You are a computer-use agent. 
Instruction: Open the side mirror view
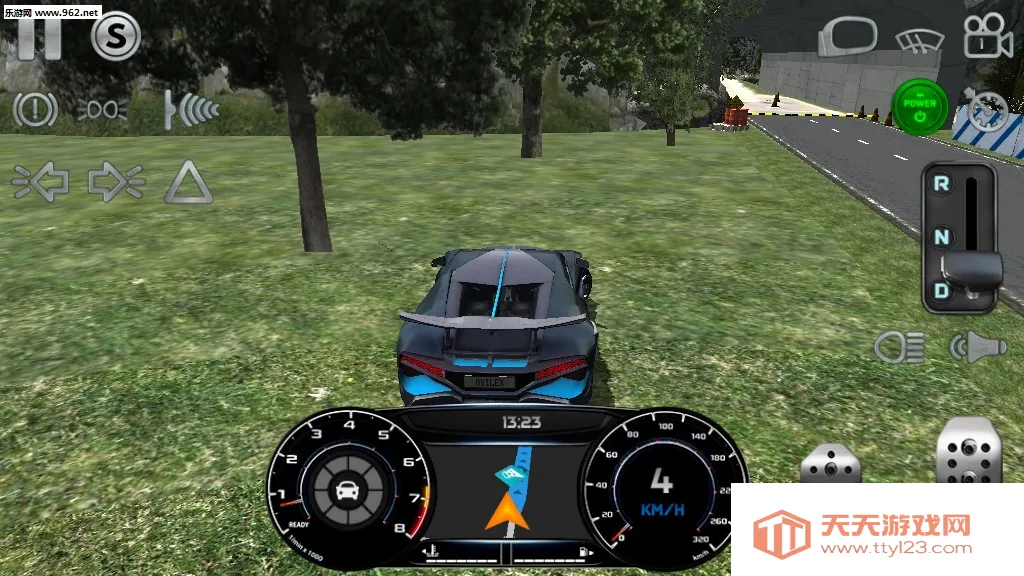point(846,38)
